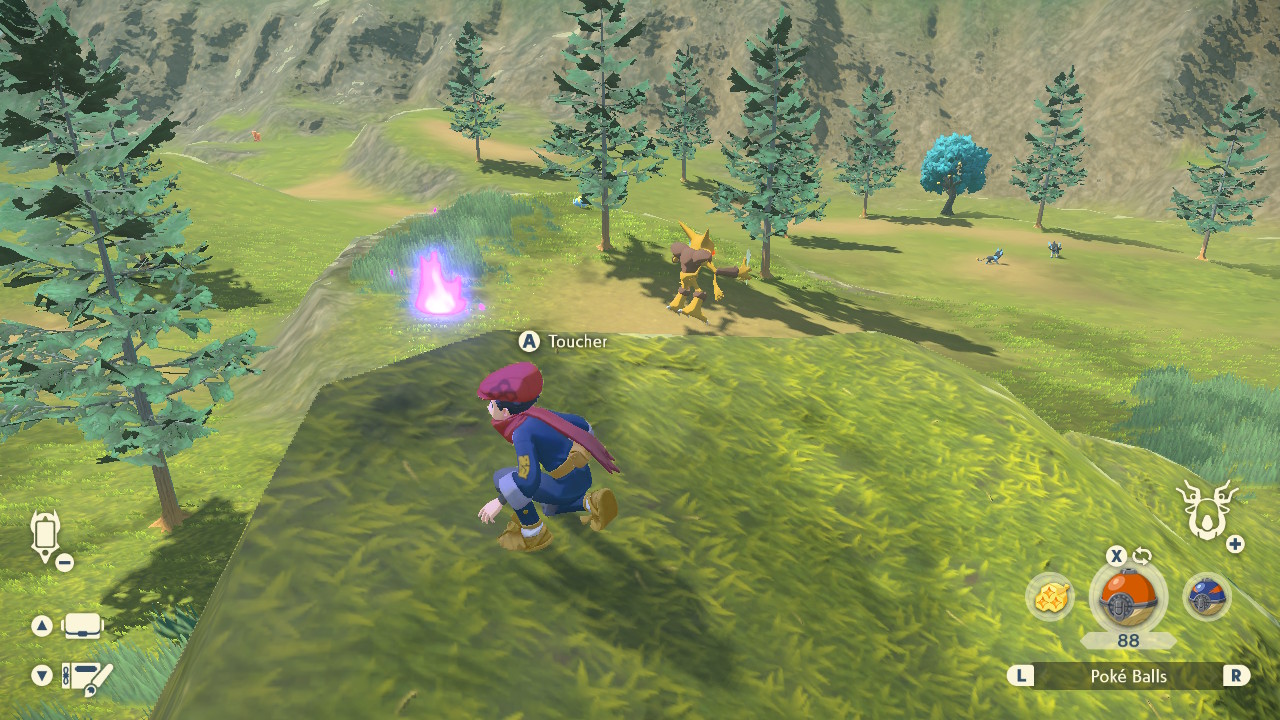Select the orange Poké Ball item slot
This screenshot has height=720, width=1280.
tap(1127, 599)
